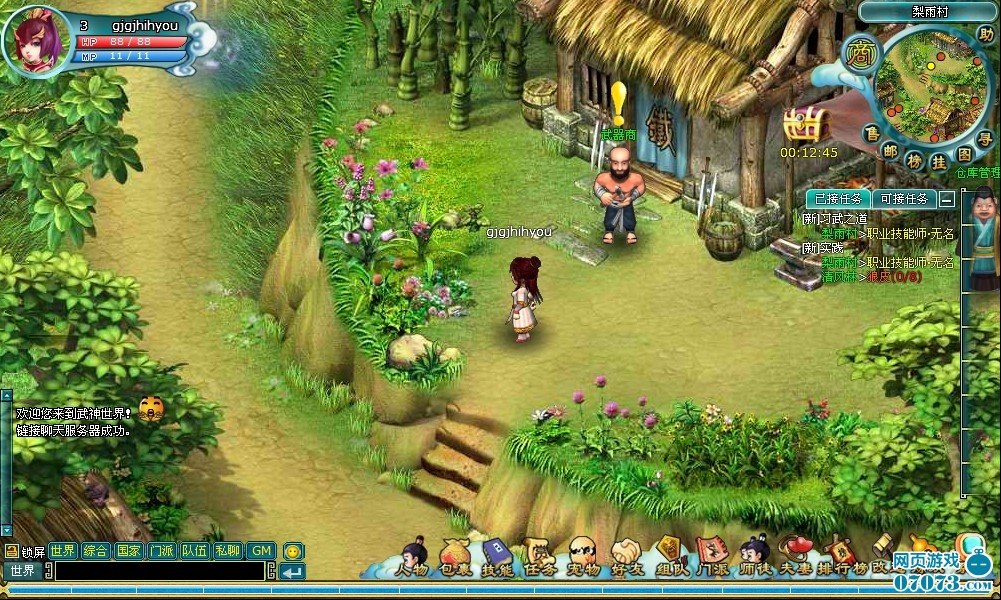Switch to the 已接任务 accepted quests tab

(838, 199)
